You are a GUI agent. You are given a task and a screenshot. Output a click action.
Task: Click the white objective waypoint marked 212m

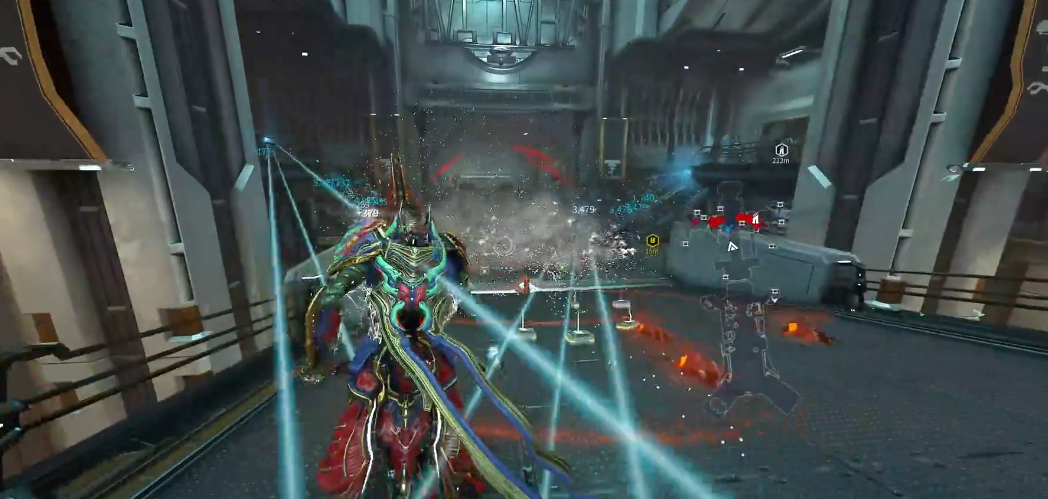782,149
